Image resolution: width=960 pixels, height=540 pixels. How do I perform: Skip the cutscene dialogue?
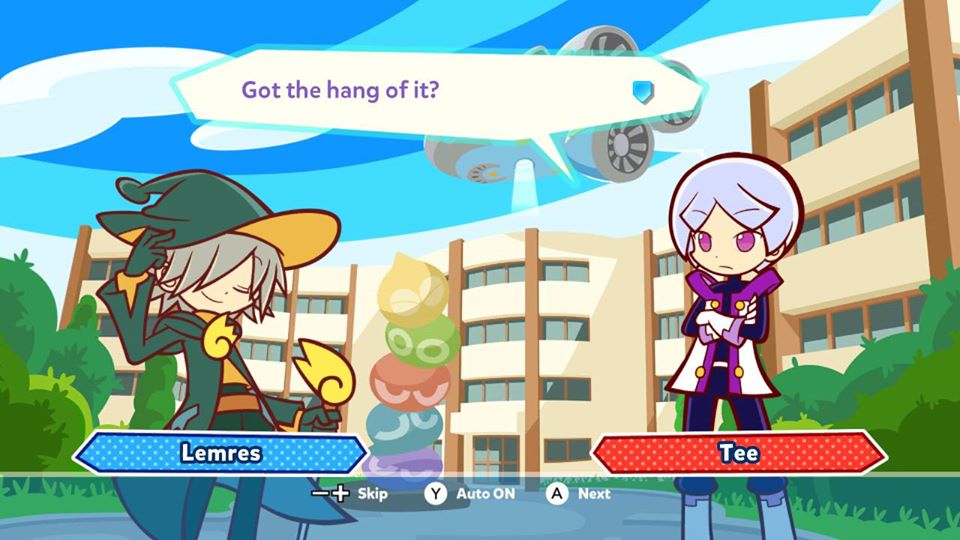click(350, 493)
